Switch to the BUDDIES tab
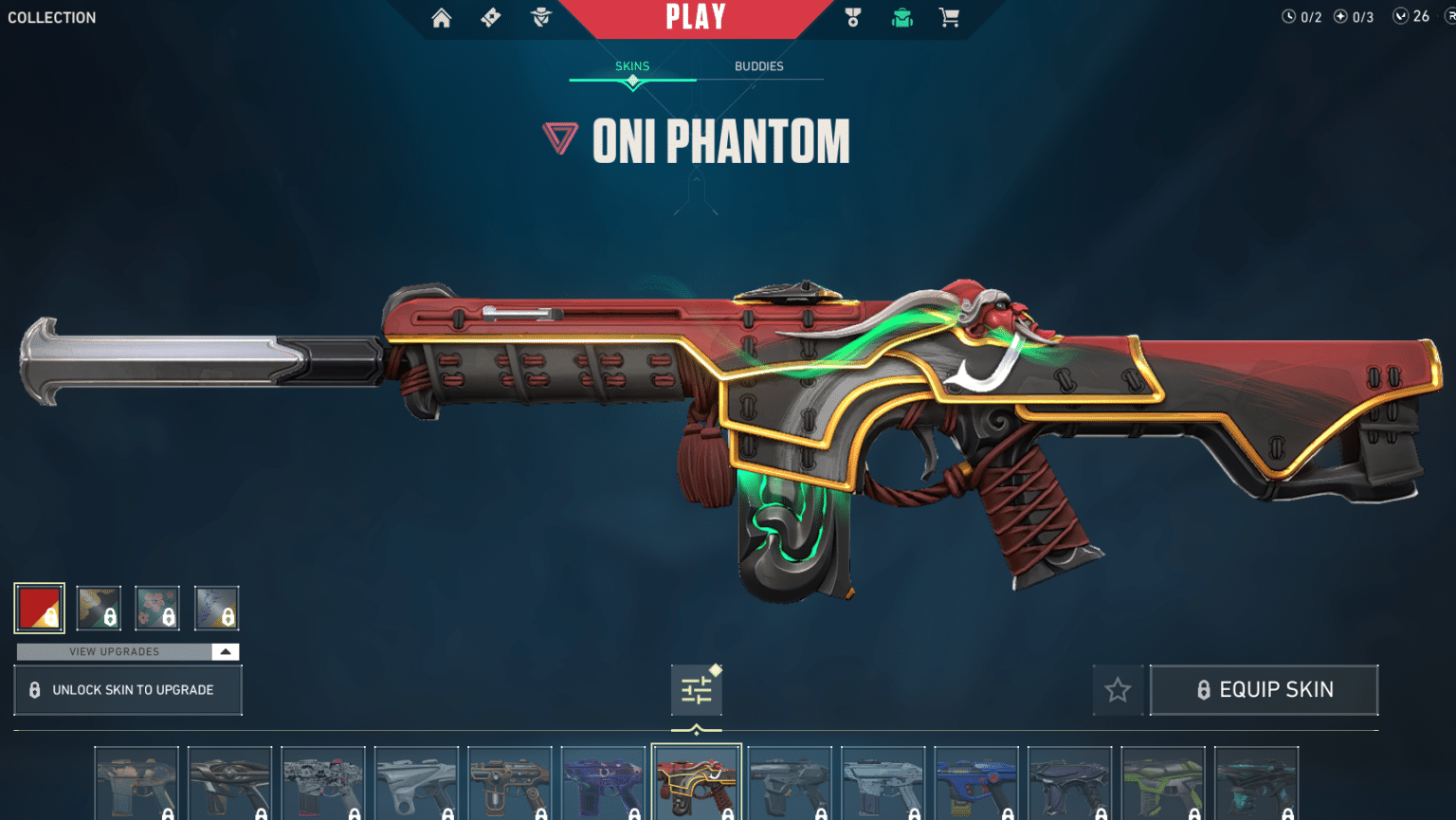Viewport: 1456px width, 820px height. click(x=759, y=65)
